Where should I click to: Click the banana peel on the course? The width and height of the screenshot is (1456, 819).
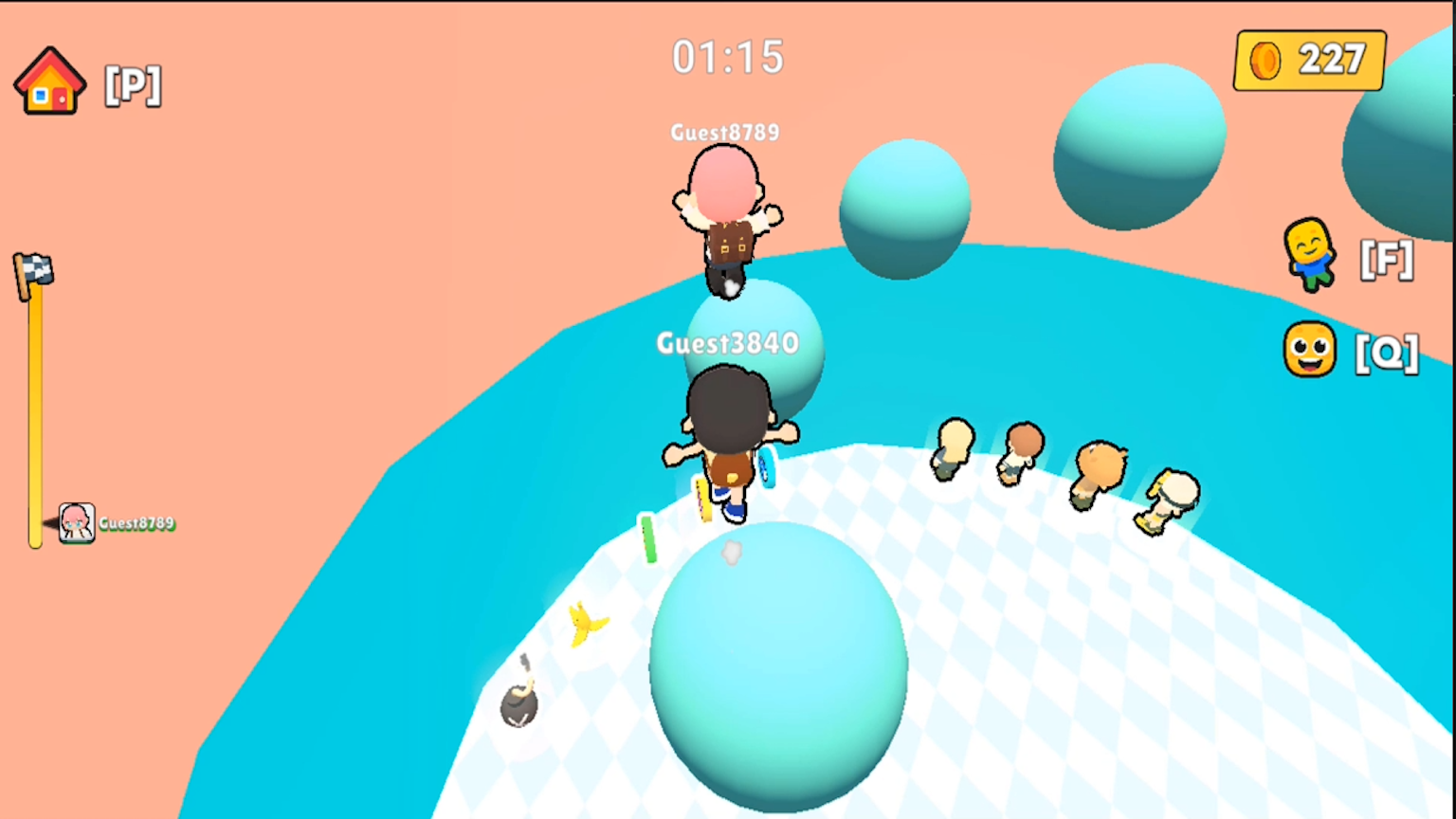[583, 621]
